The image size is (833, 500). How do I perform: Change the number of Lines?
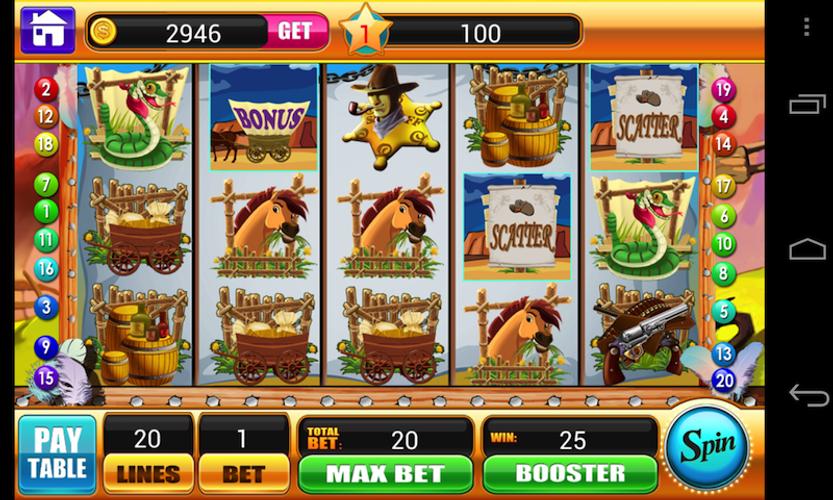click(x=148, y=473)
